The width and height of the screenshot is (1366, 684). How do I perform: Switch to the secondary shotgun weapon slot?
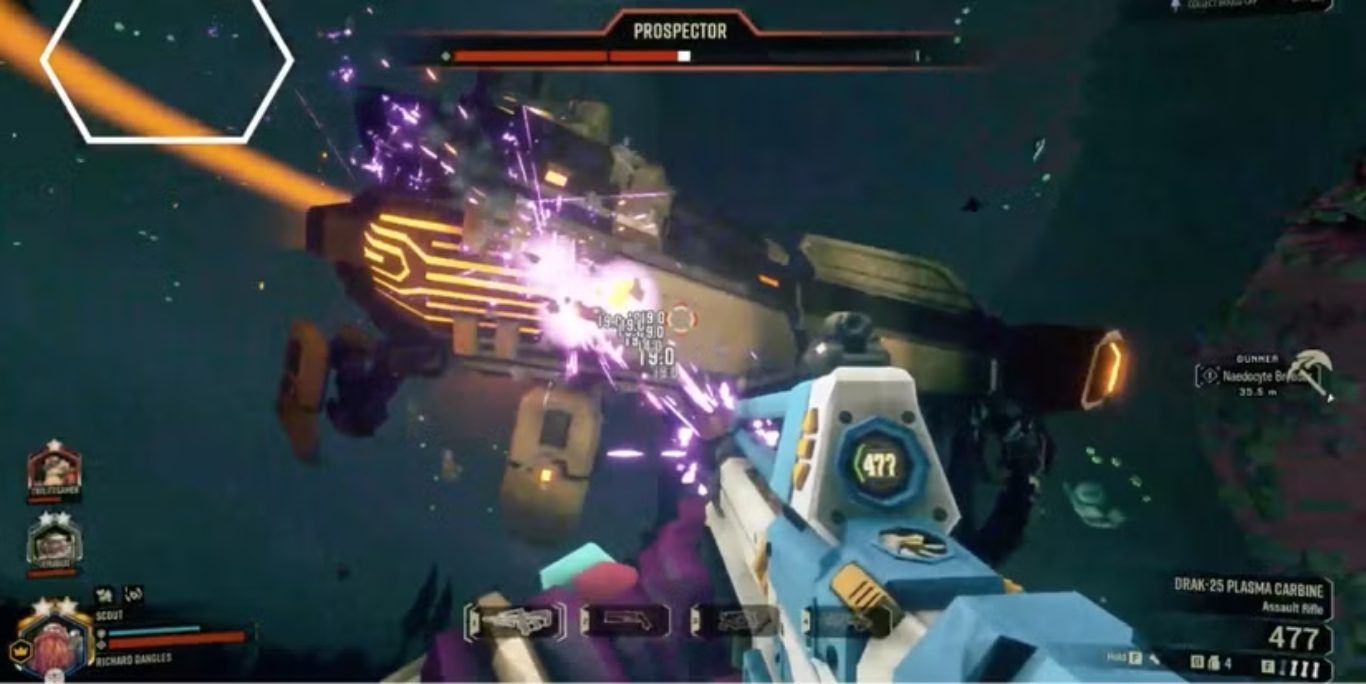pos(625,621)
